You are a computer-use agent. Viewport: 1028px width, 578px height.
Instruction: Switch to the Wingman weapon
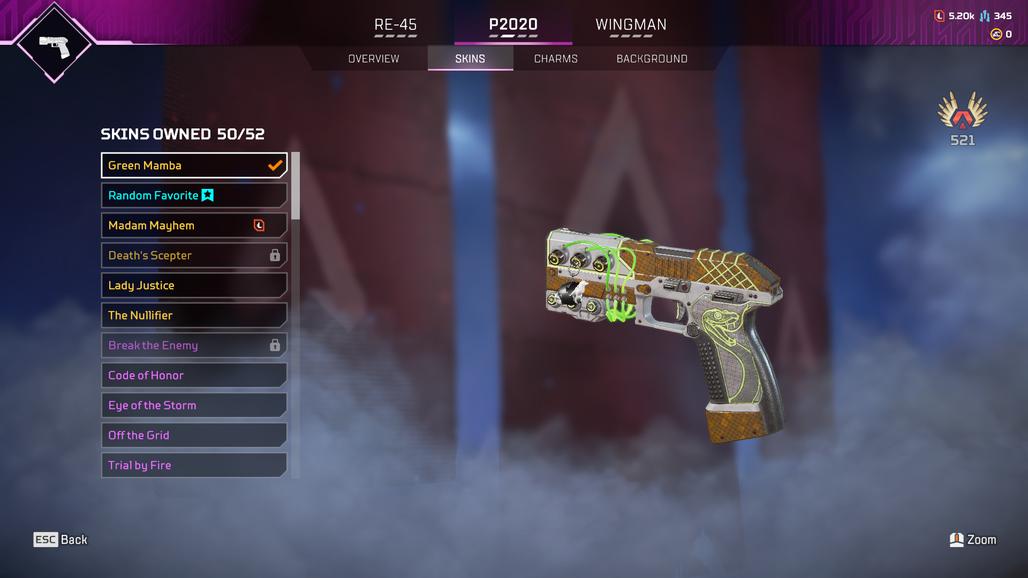click(x=631, y=25)
